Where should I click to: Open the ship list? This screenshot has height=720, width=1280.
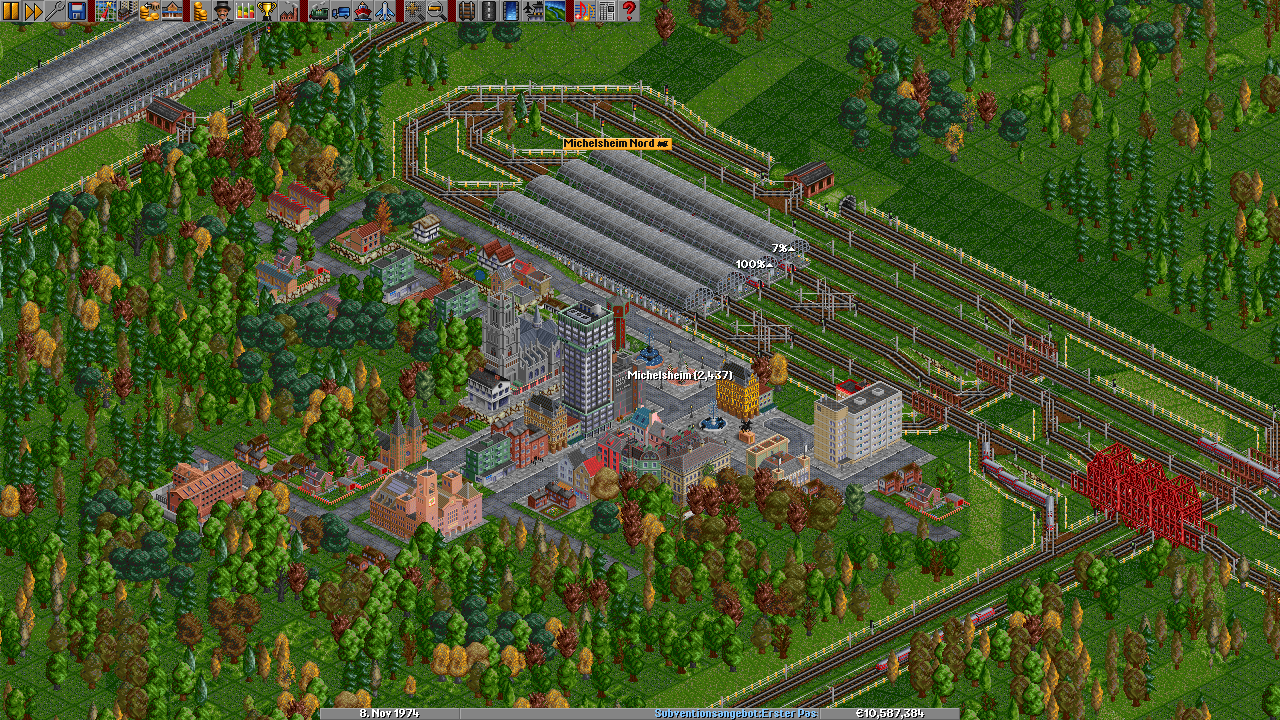(x=362, y=11)
